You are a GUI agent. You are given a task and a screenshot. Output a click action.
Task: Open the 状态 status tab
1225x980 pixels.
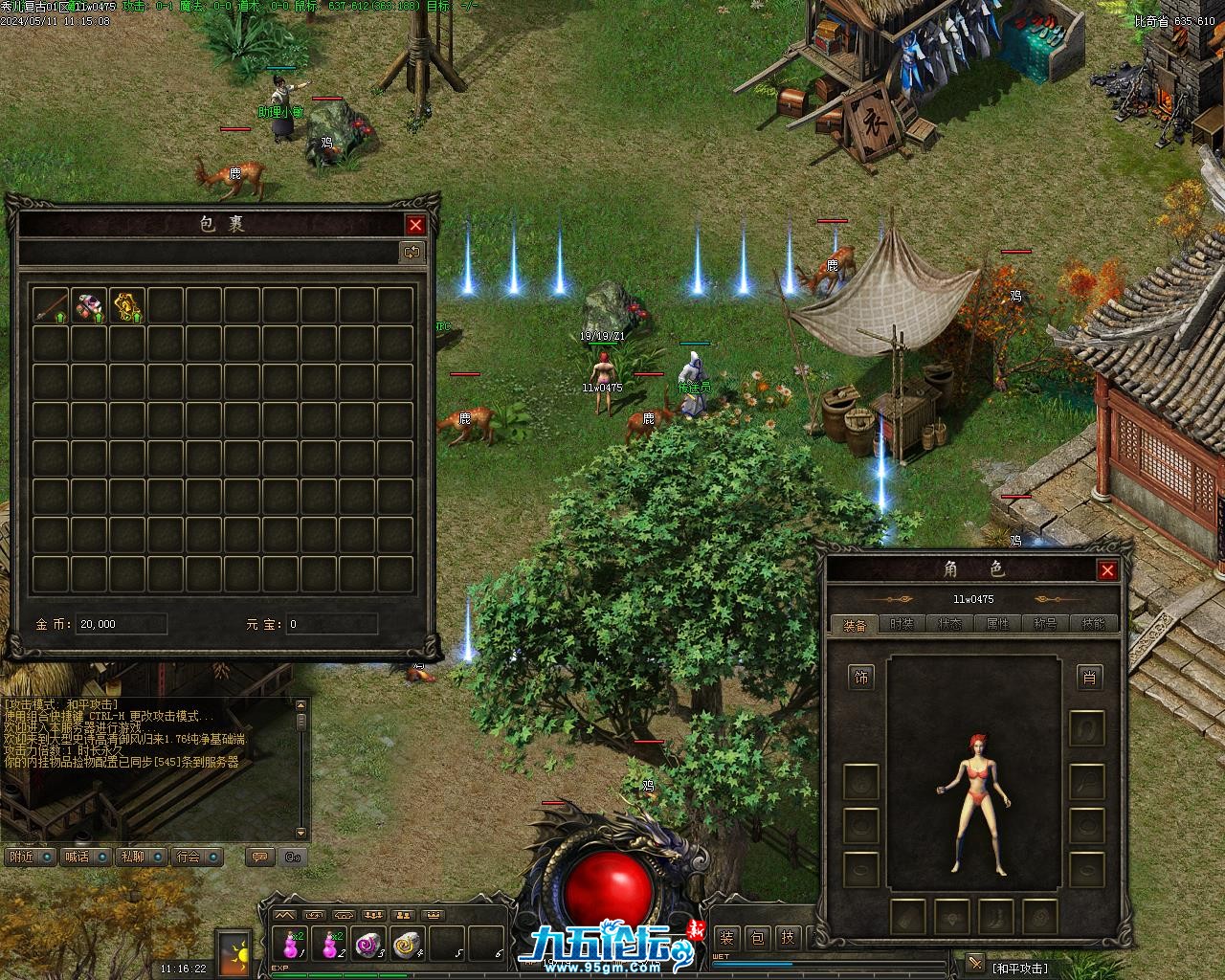[949, 624]
